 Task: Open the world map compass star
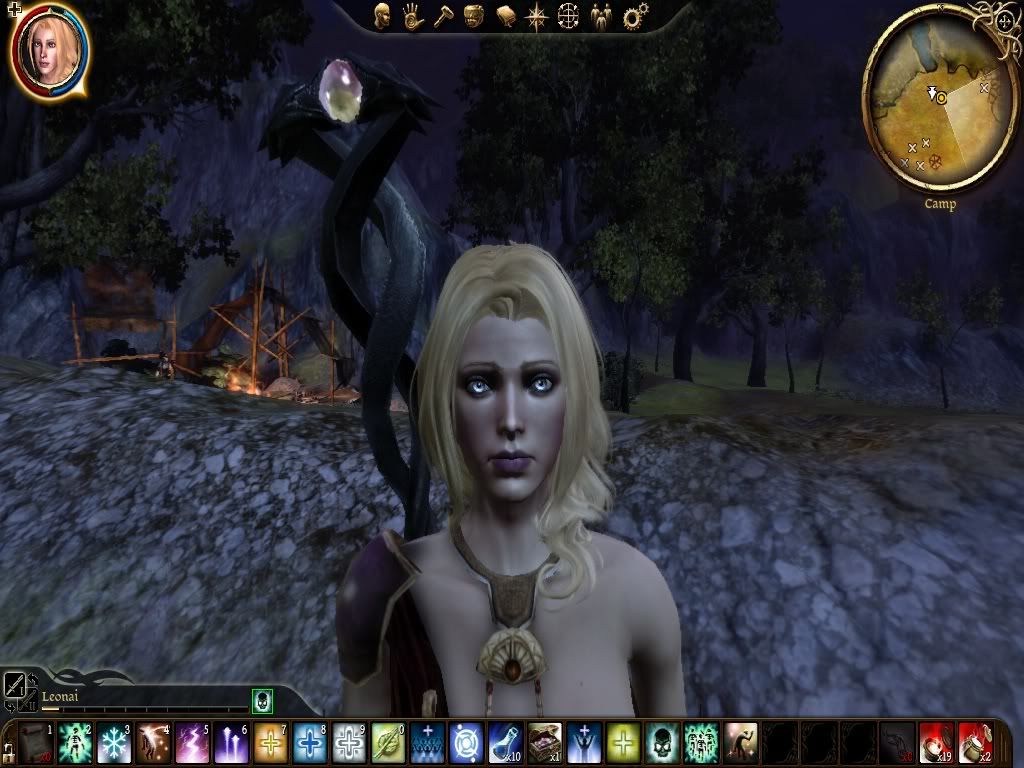point(537,16)
